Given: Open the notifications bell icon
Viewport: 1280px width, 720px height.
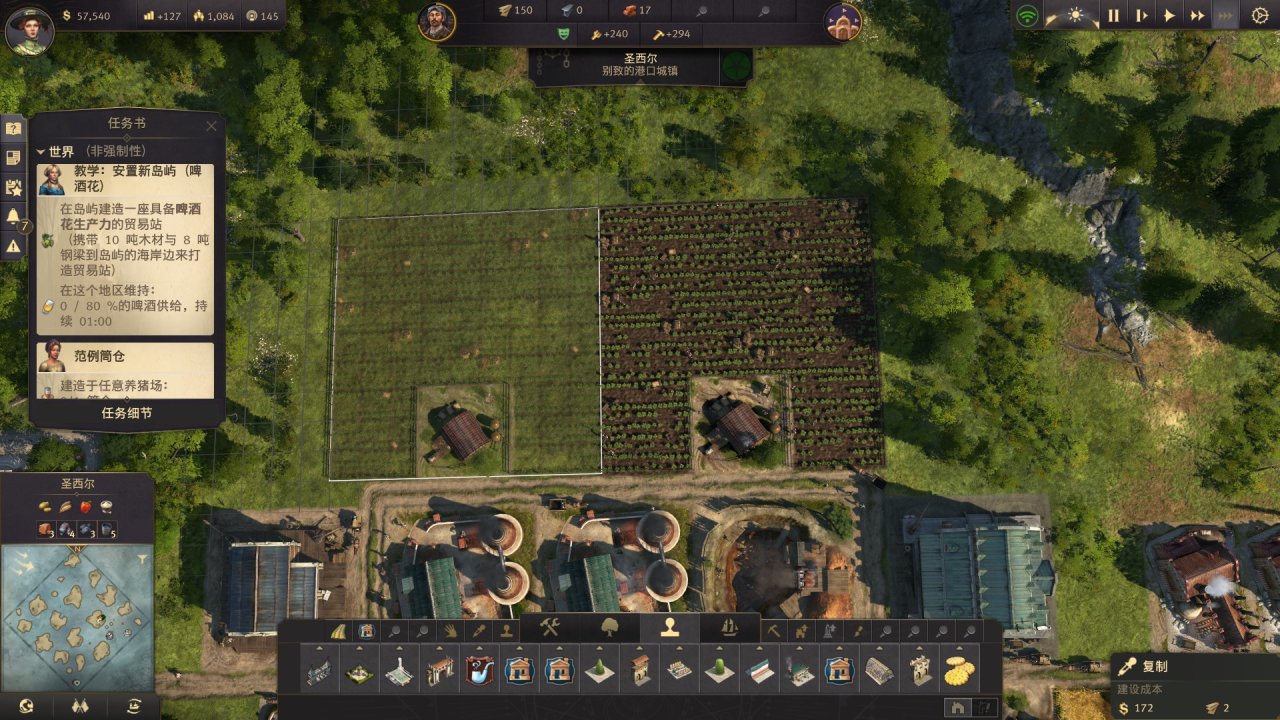Looking at the screenshot, I should point(13,215).
